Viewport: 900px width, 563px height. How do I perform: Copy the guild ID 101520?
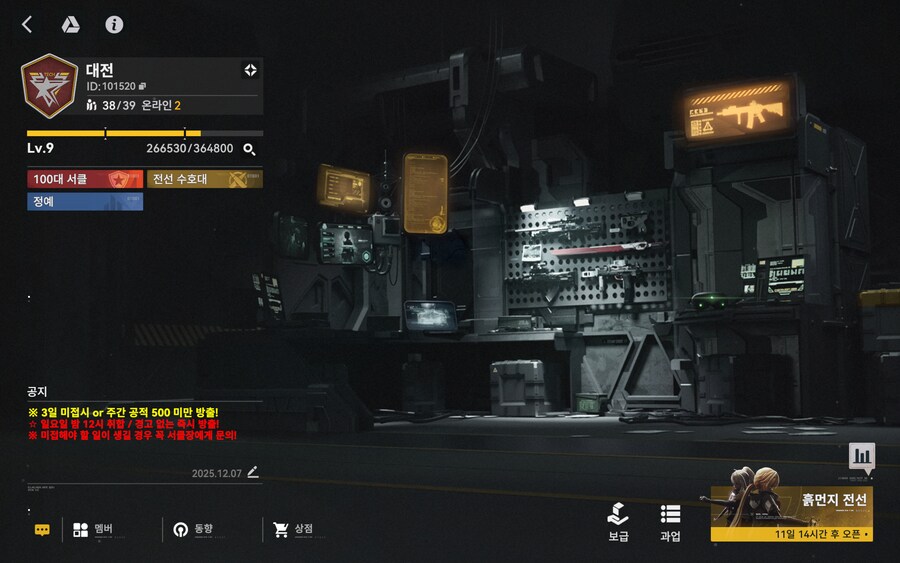(143, 86)
